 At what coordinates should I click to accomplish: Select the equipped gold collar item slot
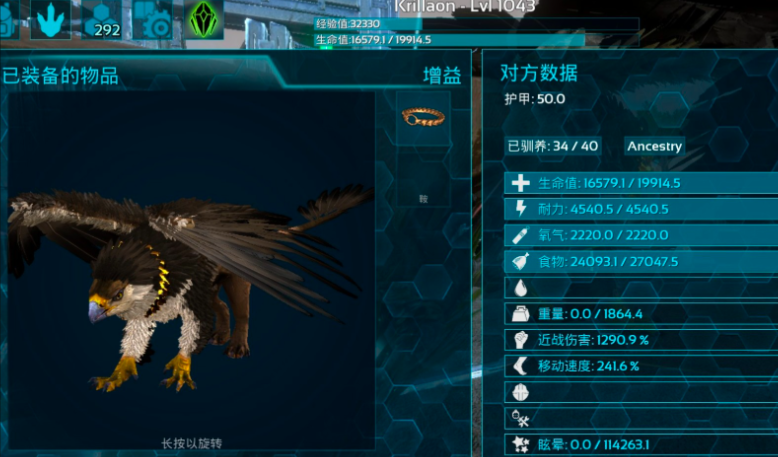point(422,118)
